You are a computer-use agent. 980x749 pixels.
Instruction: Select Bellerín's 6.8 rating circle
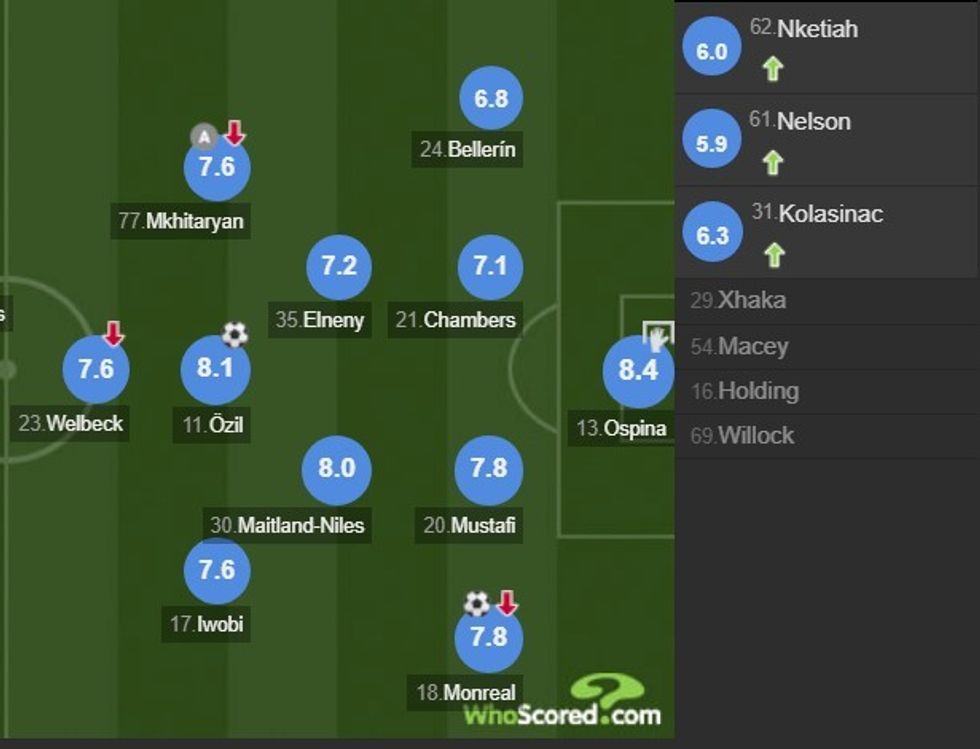point(491,98)
